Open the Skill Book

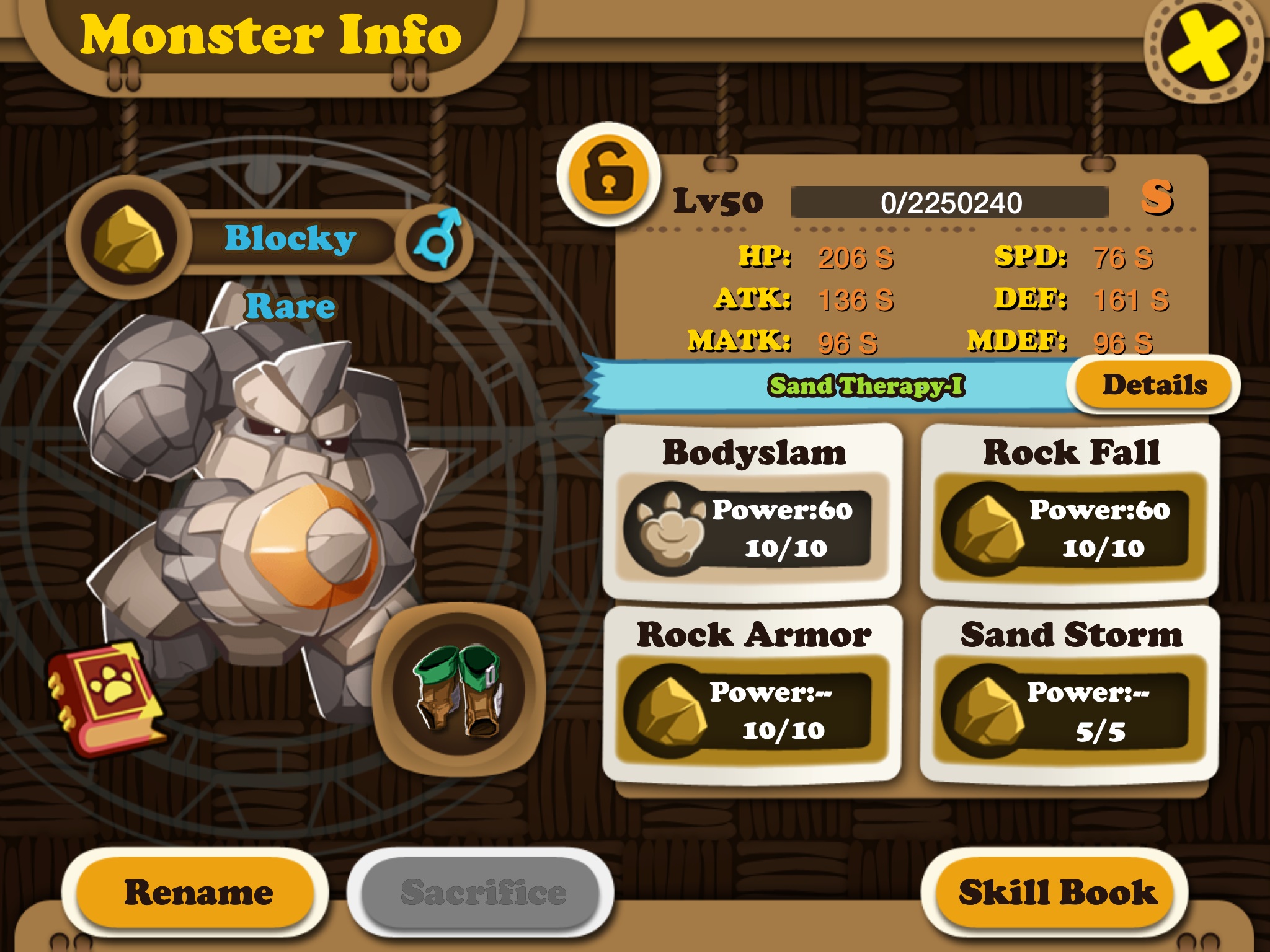coord(1057,892)
